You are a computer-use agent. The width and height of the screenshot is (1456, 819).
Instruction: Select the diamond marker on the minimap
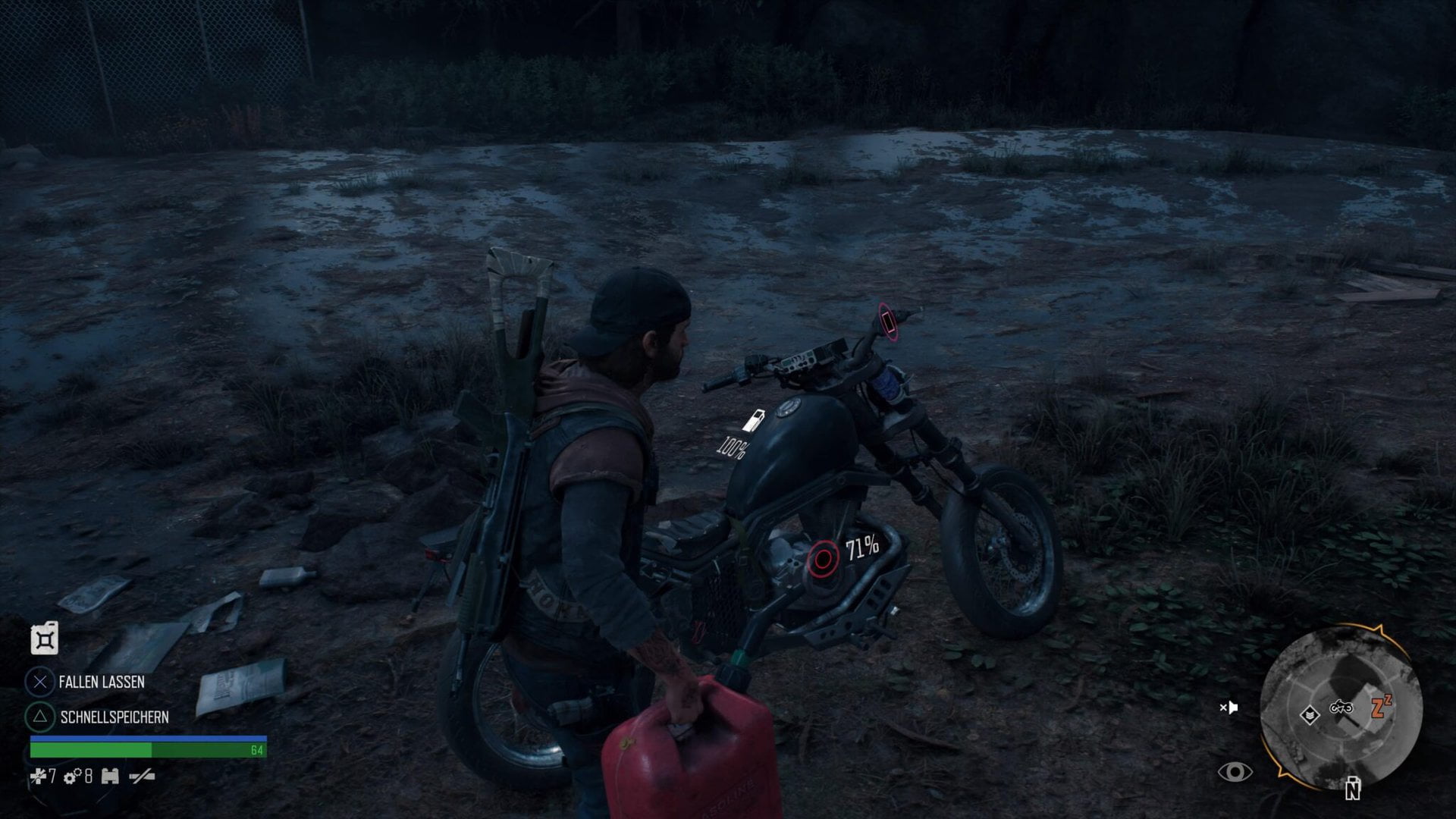1309,714
